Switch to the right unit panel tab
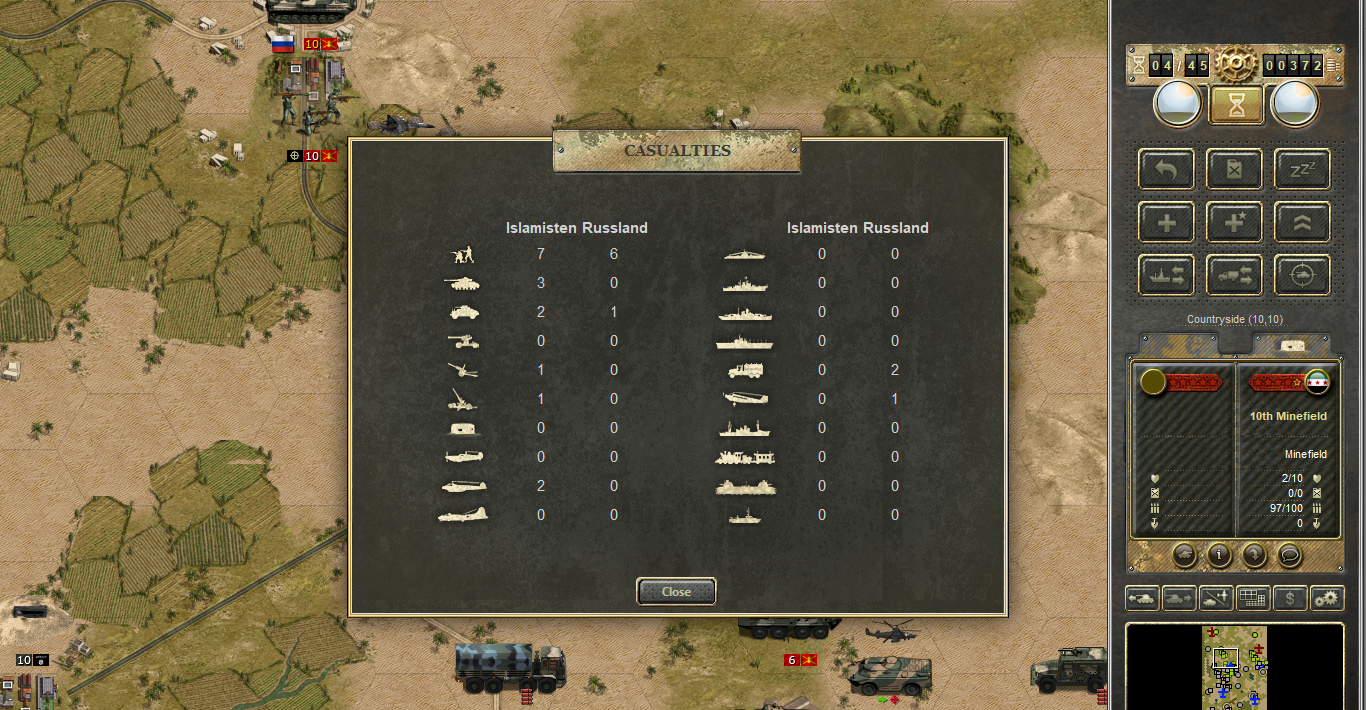Image resolution: width=1366 pixels, height=710 pixels. (1291, 343)
